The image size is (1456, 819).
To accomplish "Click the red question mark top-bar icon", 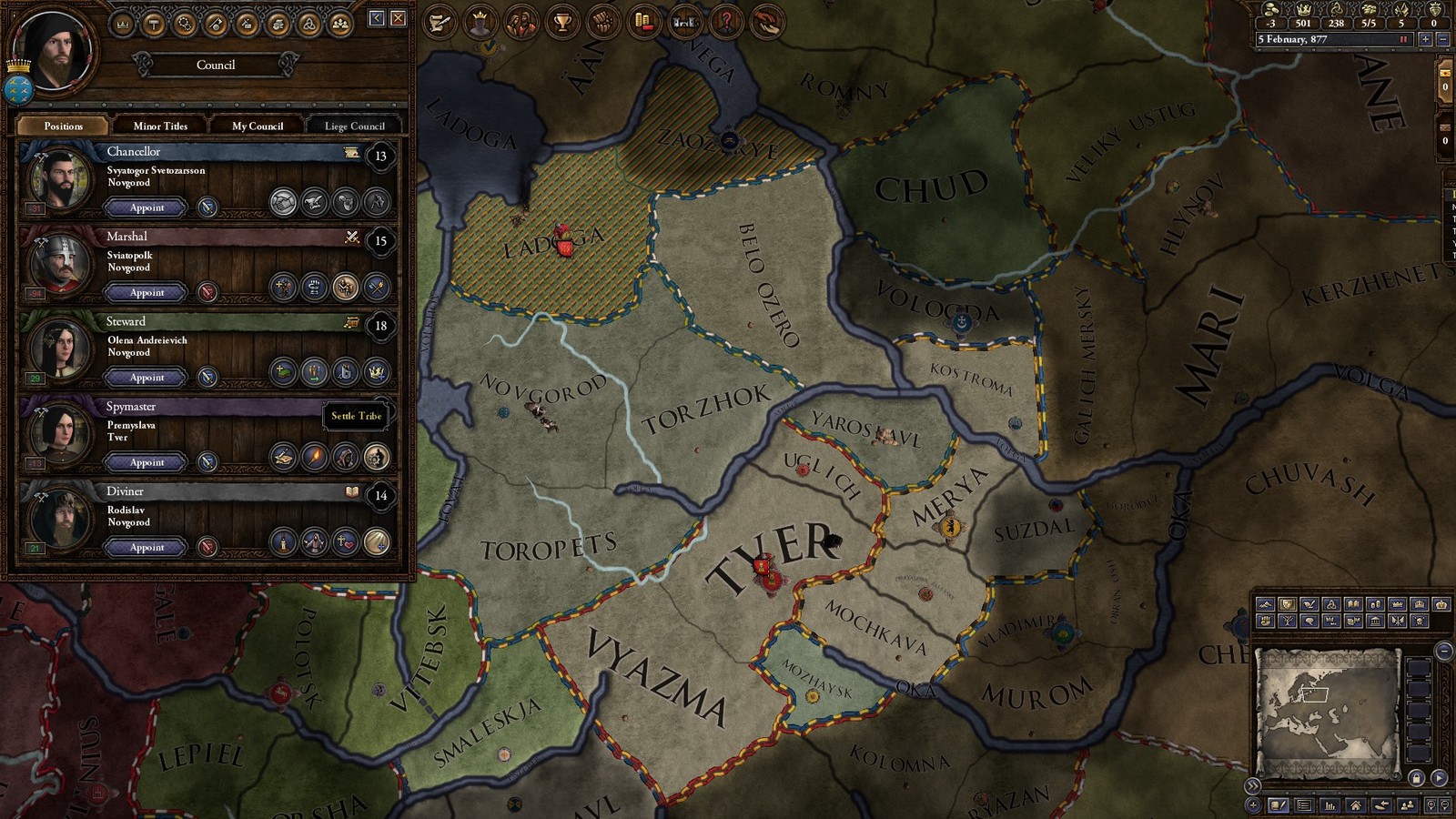I will (x=726, y=22).
